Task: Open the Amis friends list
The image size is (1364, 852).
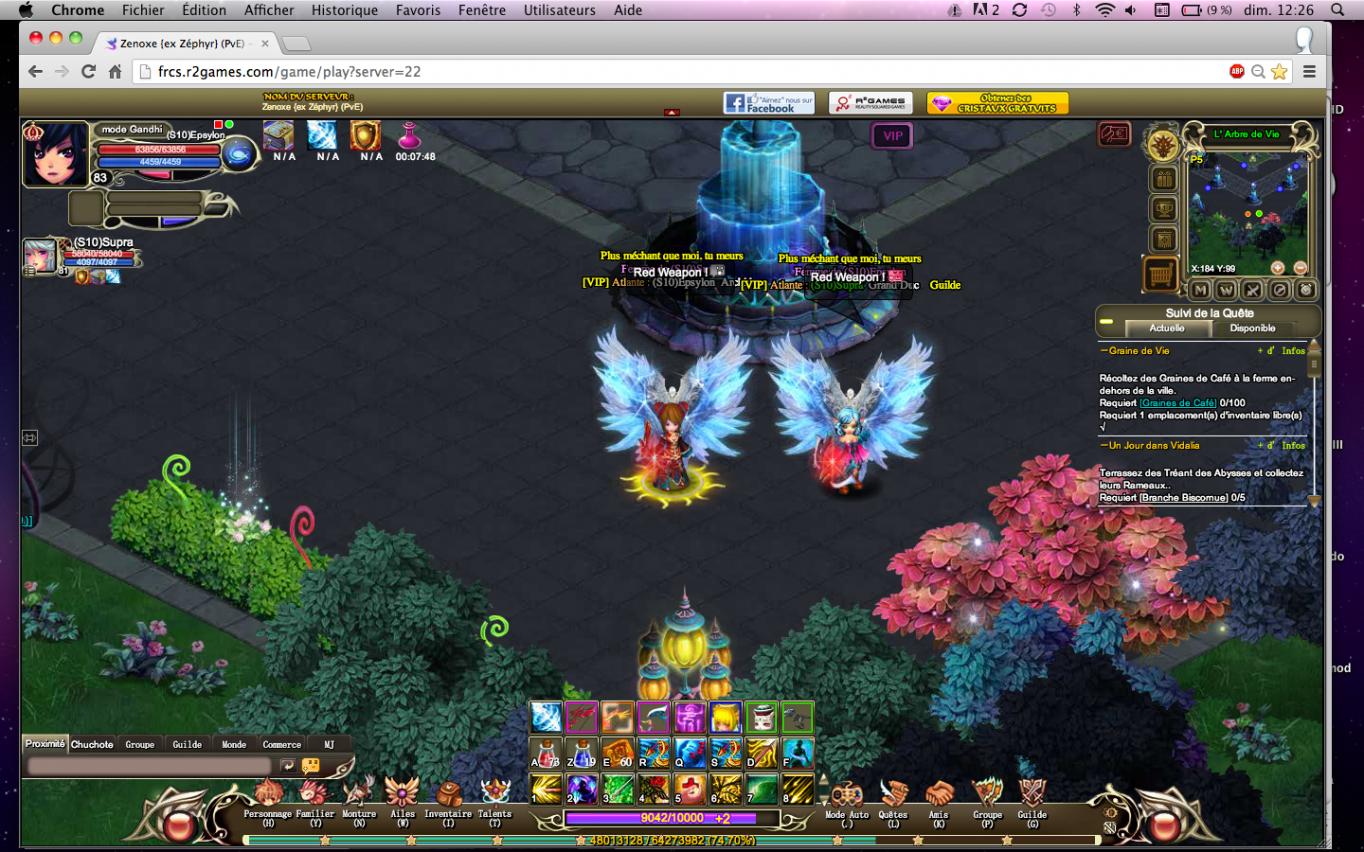Action: [x=938, y=797]
